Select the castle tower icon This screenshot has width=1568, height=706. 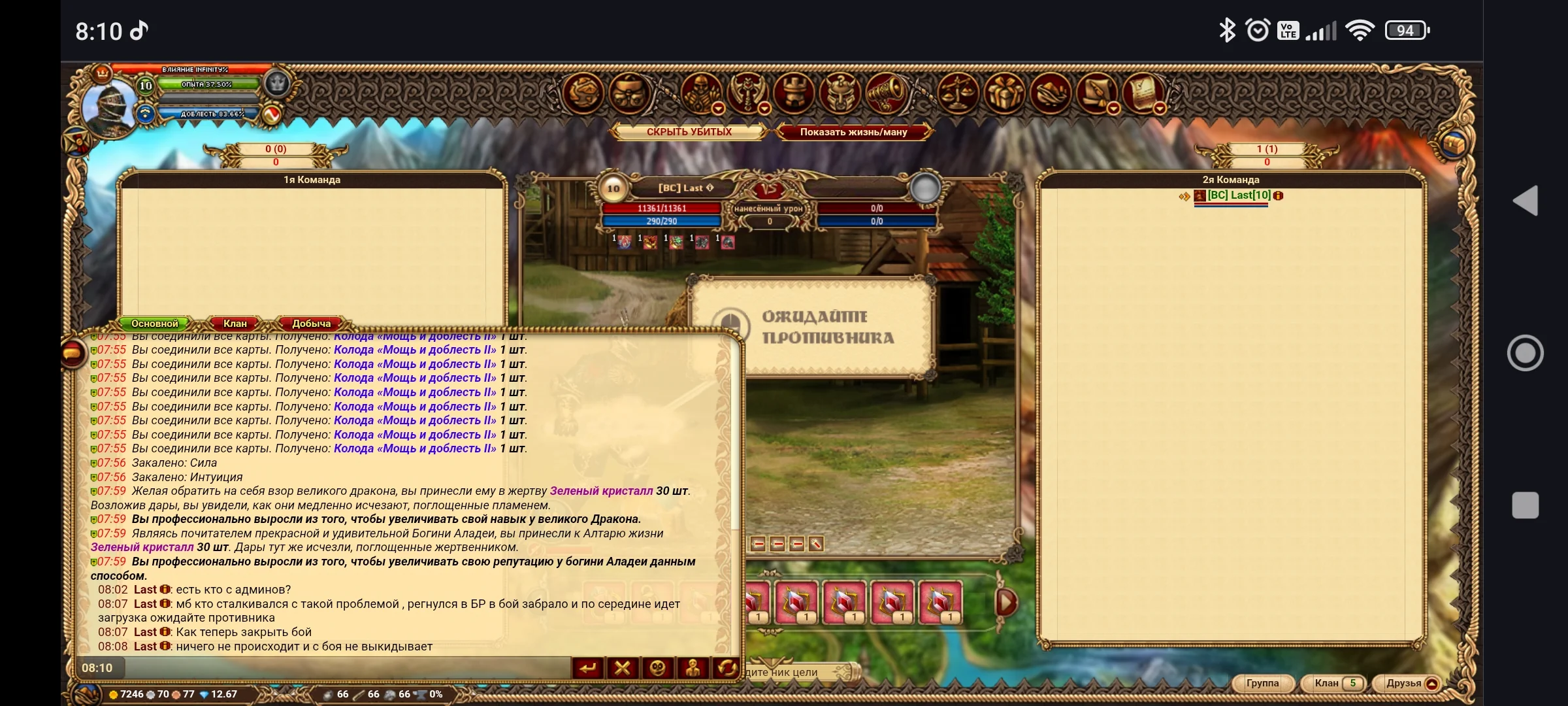tap(794, 92)
